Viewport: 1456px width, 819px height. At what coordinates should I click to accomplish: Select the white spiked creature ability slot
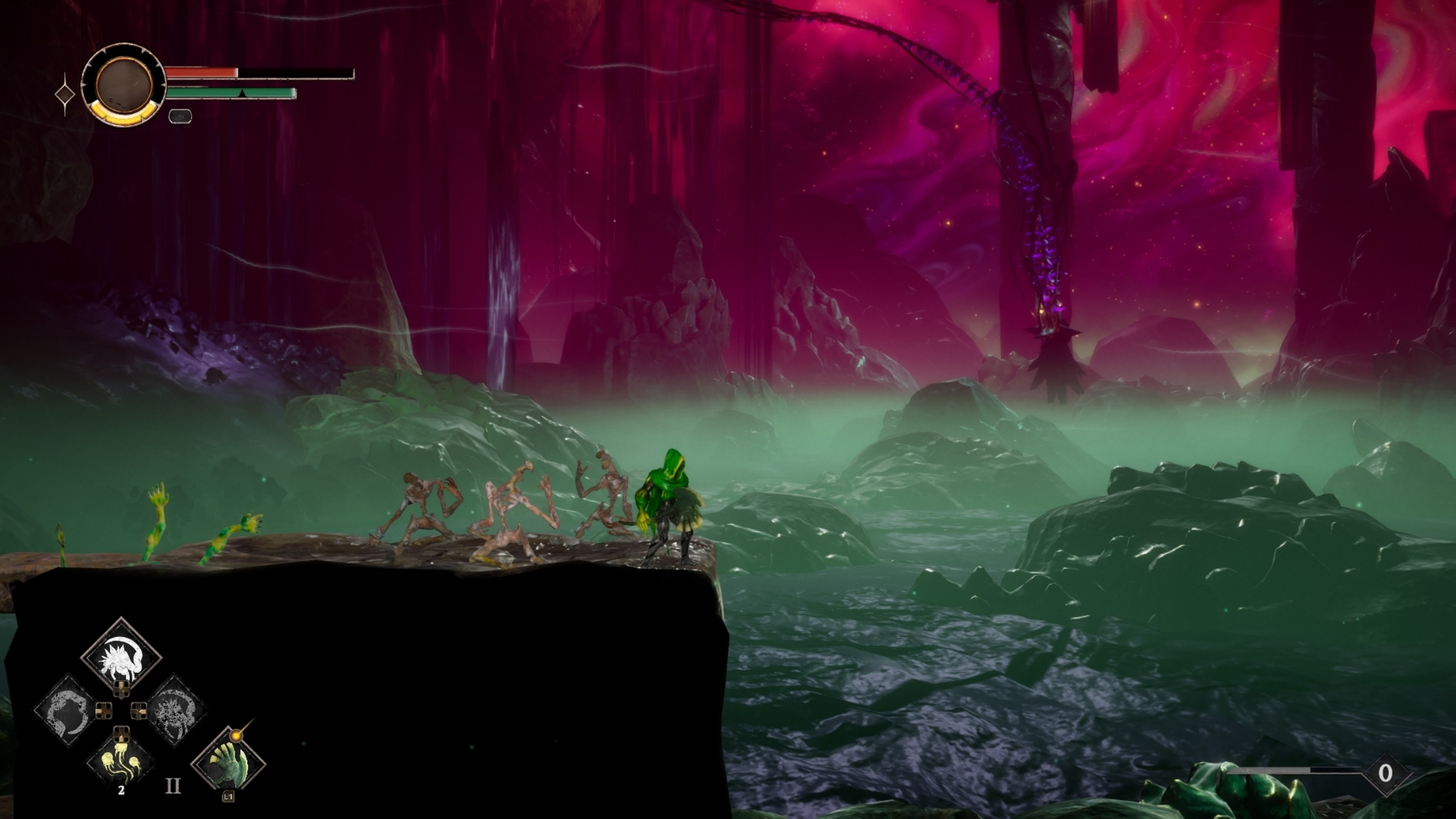click(121, 654)
